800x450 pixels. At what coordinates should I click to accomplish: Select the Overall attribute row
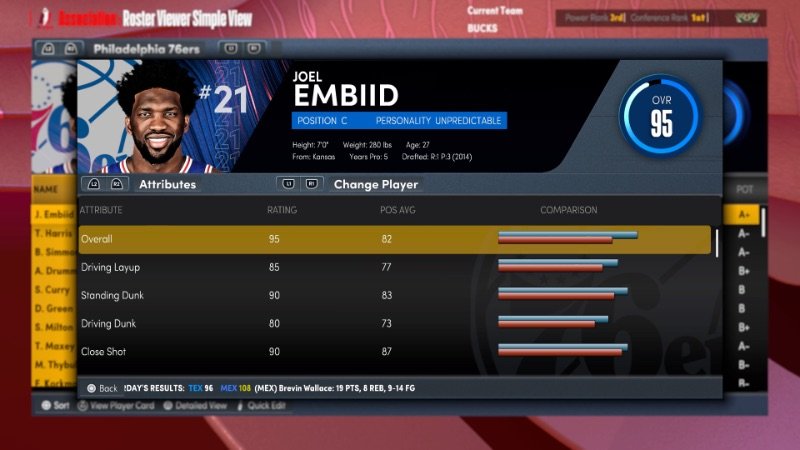394,240
